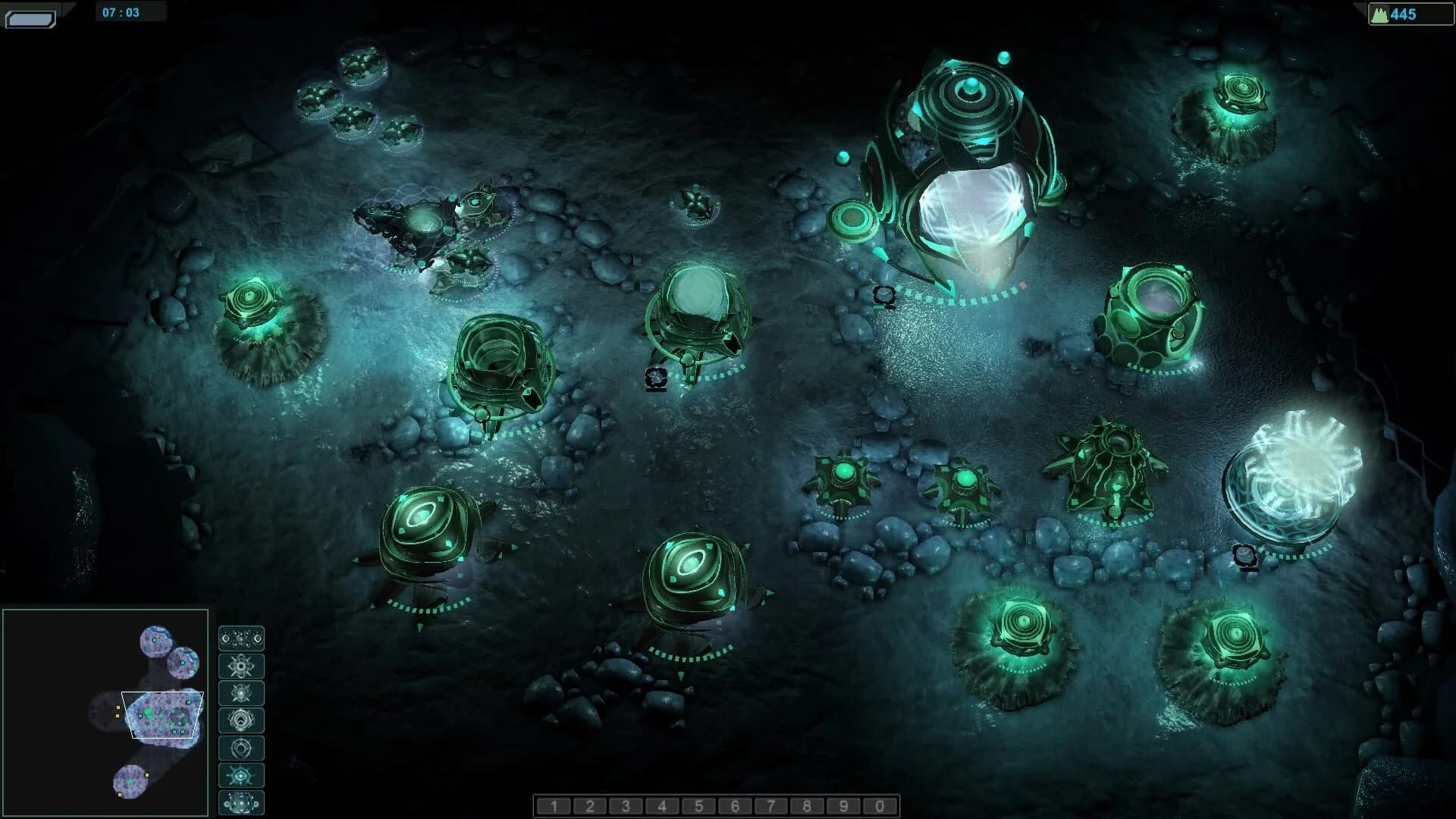The width and height of the screenshot is (1456, 819).
Task: Click the 0 control group button
Action: click(879, 806)
